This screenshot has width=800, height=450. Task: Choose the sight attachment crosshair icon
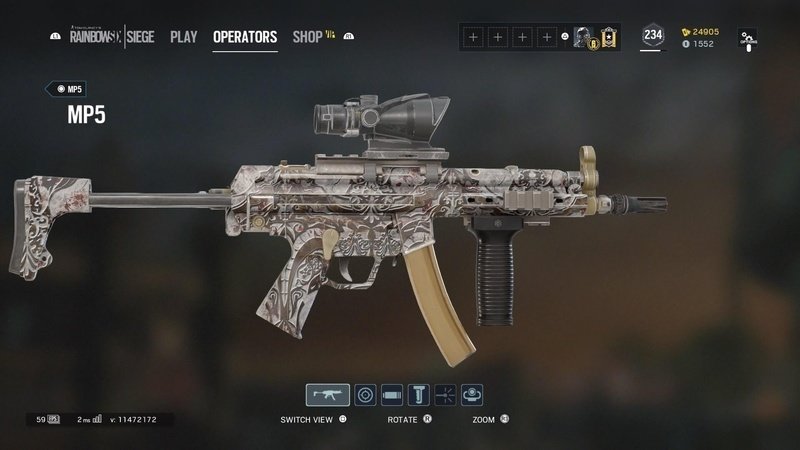[x=366, y=395]
